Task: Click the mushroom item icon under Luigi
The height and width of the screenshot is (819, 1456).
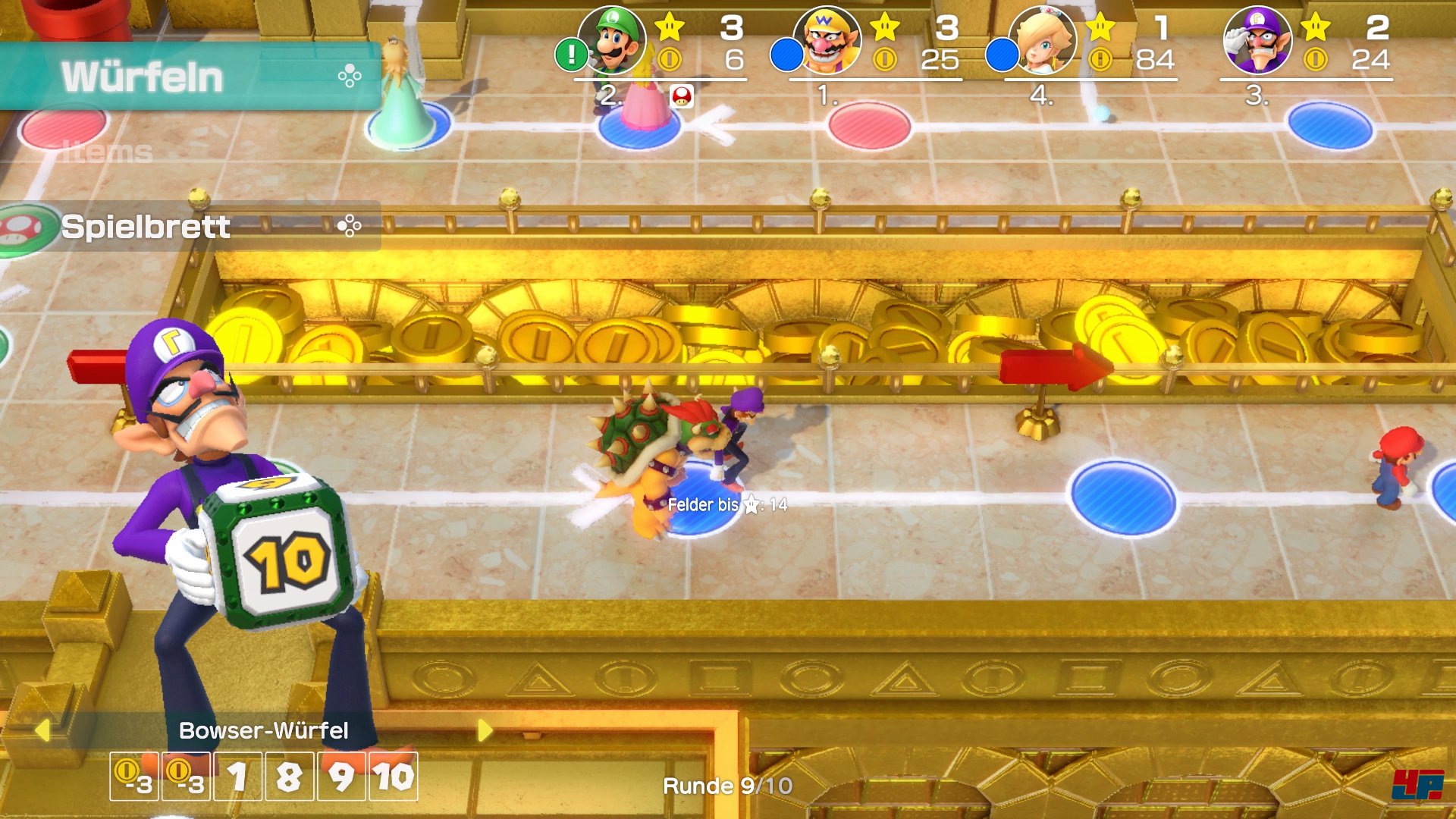Action: point(682,96)
